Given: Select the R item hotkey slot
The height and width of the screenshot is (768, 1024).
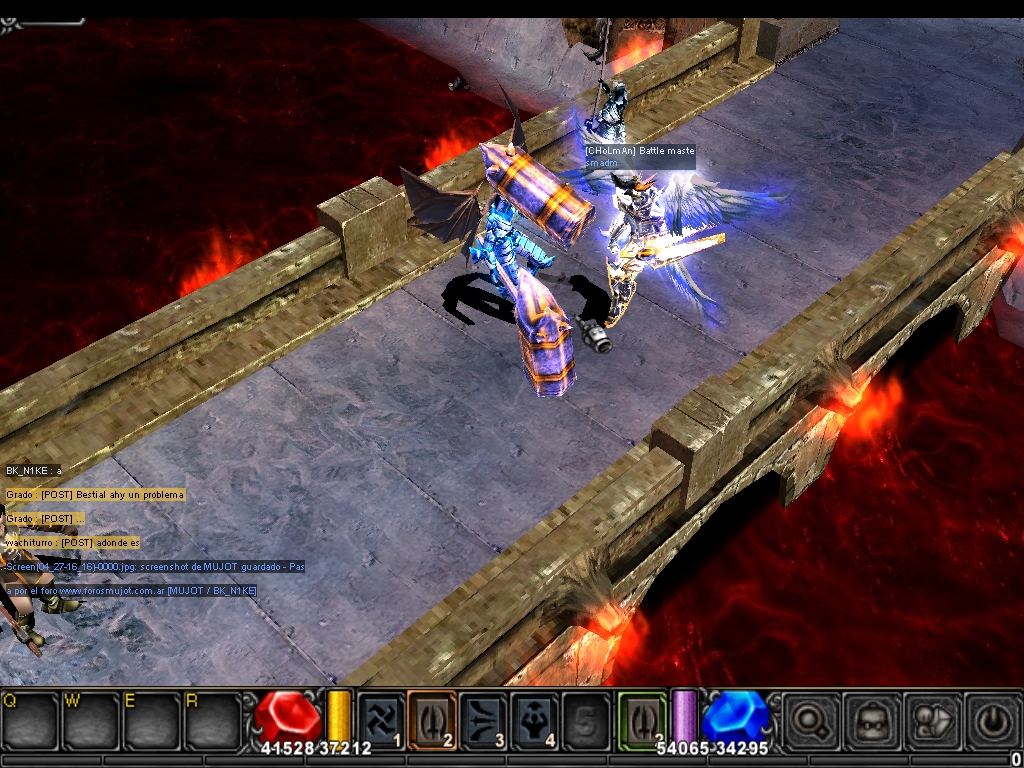Looking at the screenshot, I should [x=211, y=720].
